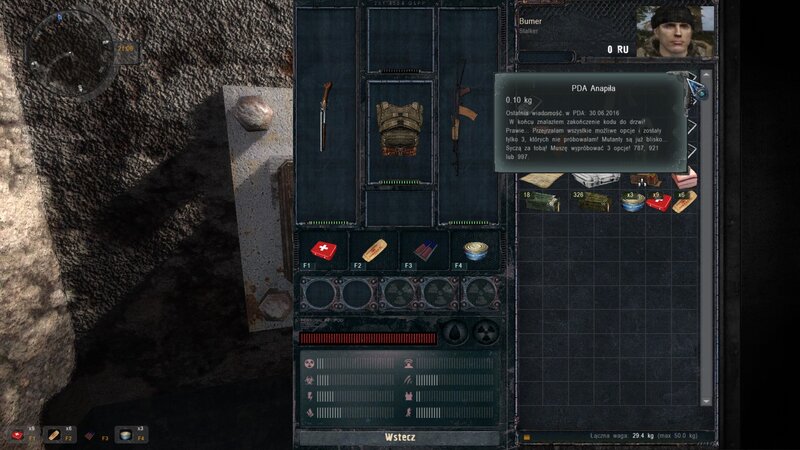800x450 pixels.
Task: Select the red medkit stack in inventory
Action: click(658, 201)
